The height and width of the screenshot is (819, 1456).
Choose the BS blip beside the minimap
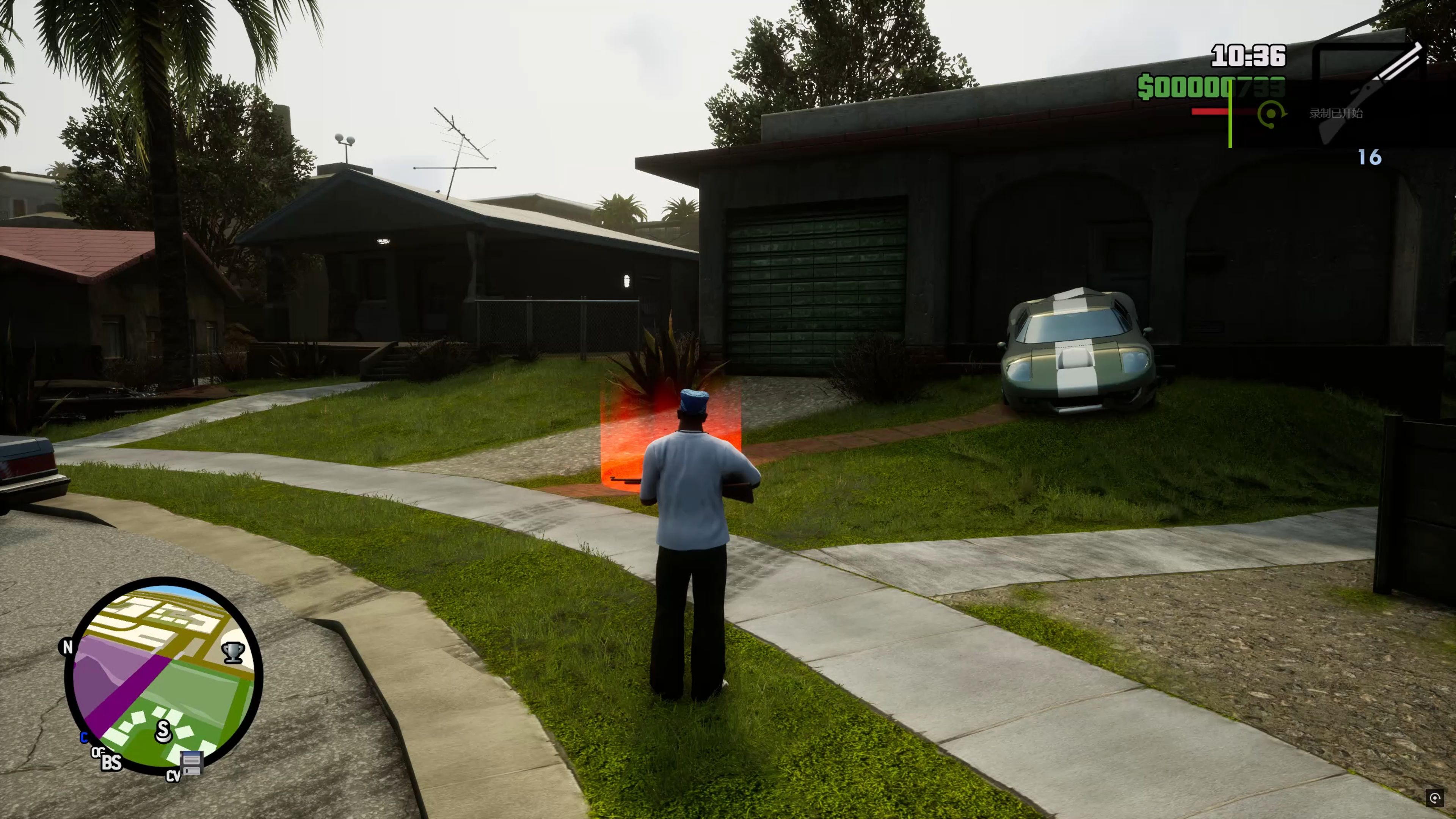111,763
